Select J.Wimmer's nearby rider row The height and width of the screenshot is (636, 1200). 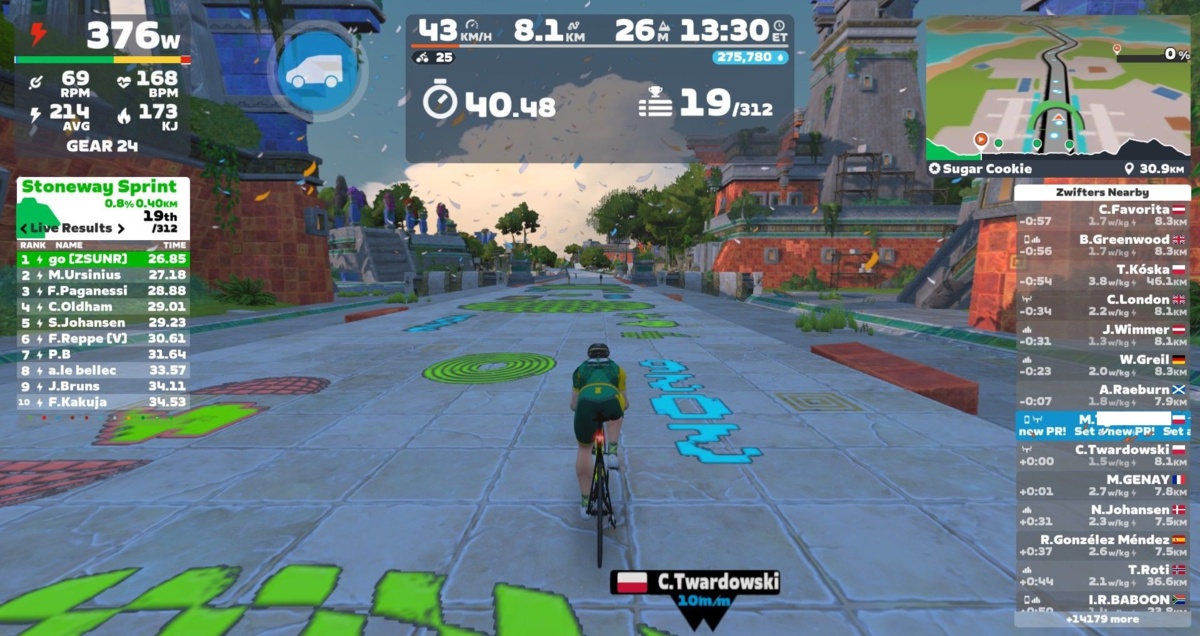click(x=1102, y=335)
